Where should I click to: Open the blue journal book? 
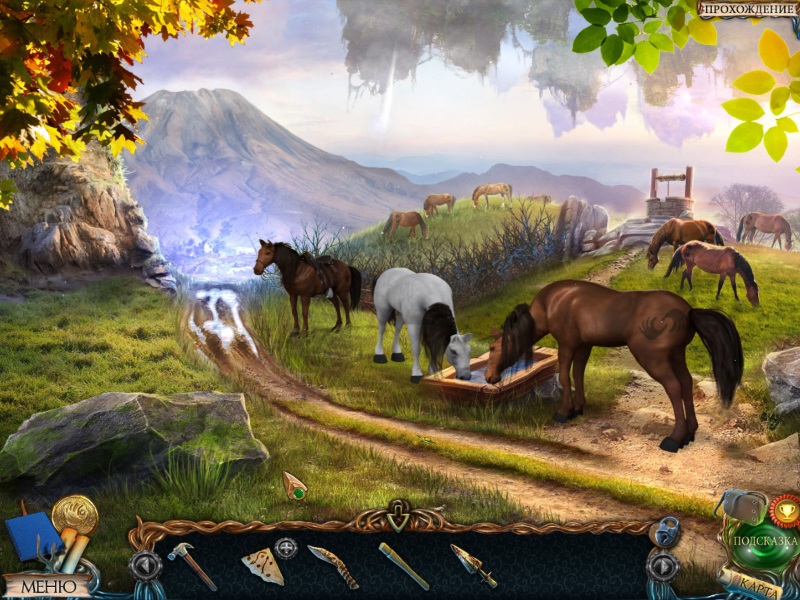[31, 536]
